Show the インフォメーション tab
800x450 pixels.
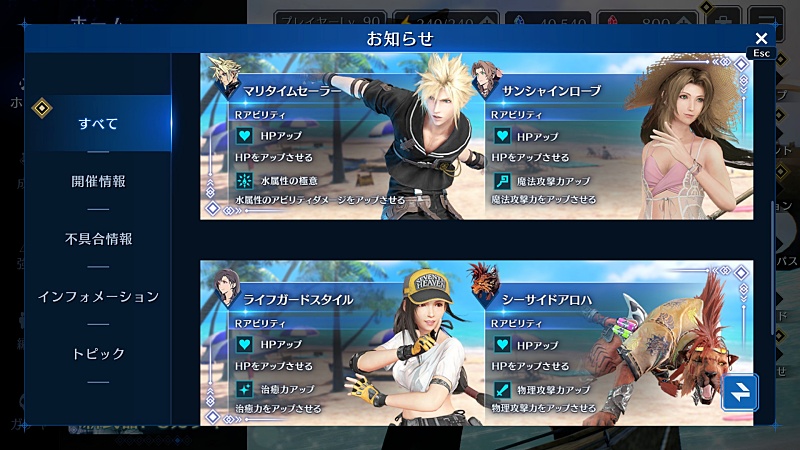coord(98,297)
